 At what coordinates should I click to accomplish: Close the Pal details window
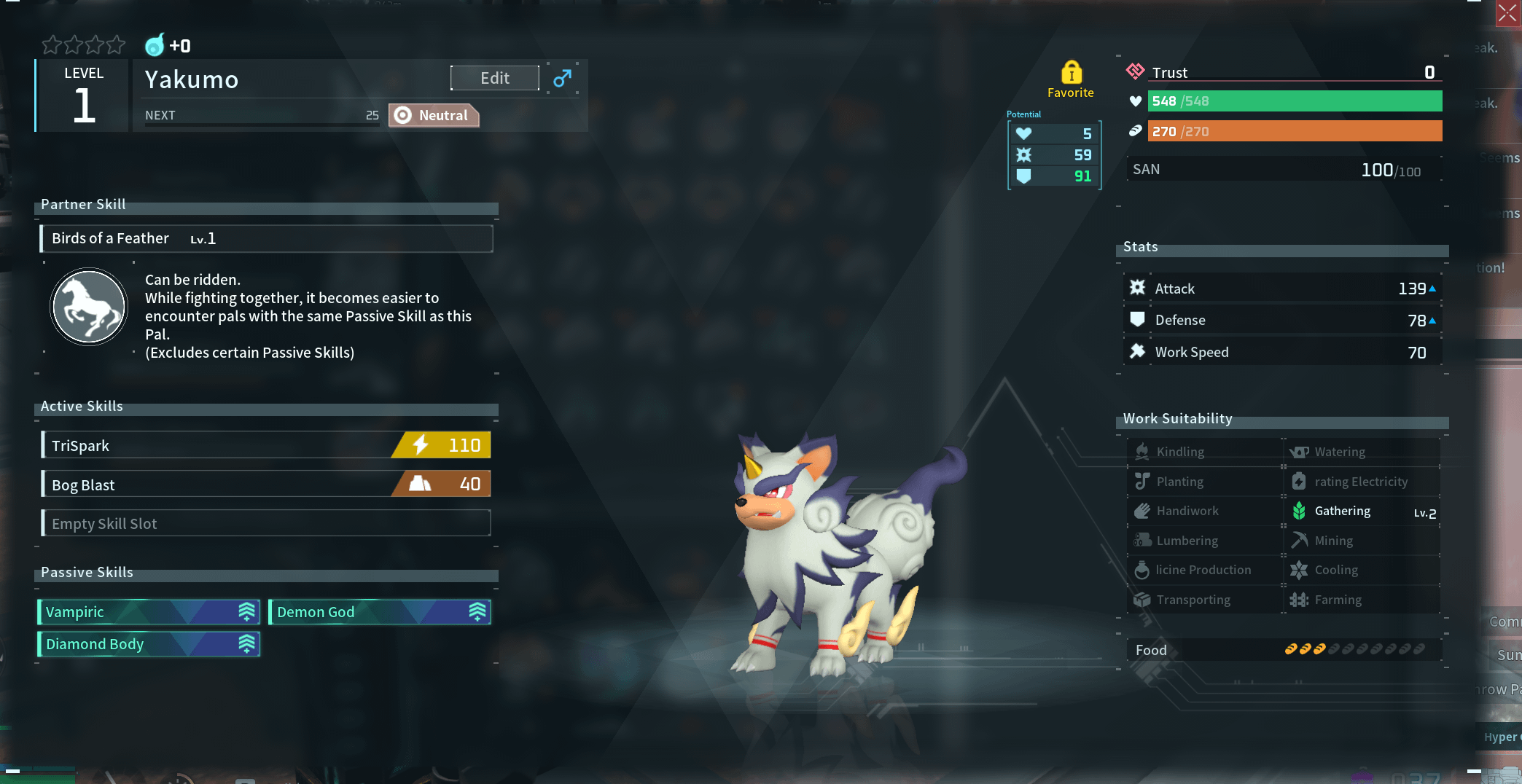[x=1507, y=13]
